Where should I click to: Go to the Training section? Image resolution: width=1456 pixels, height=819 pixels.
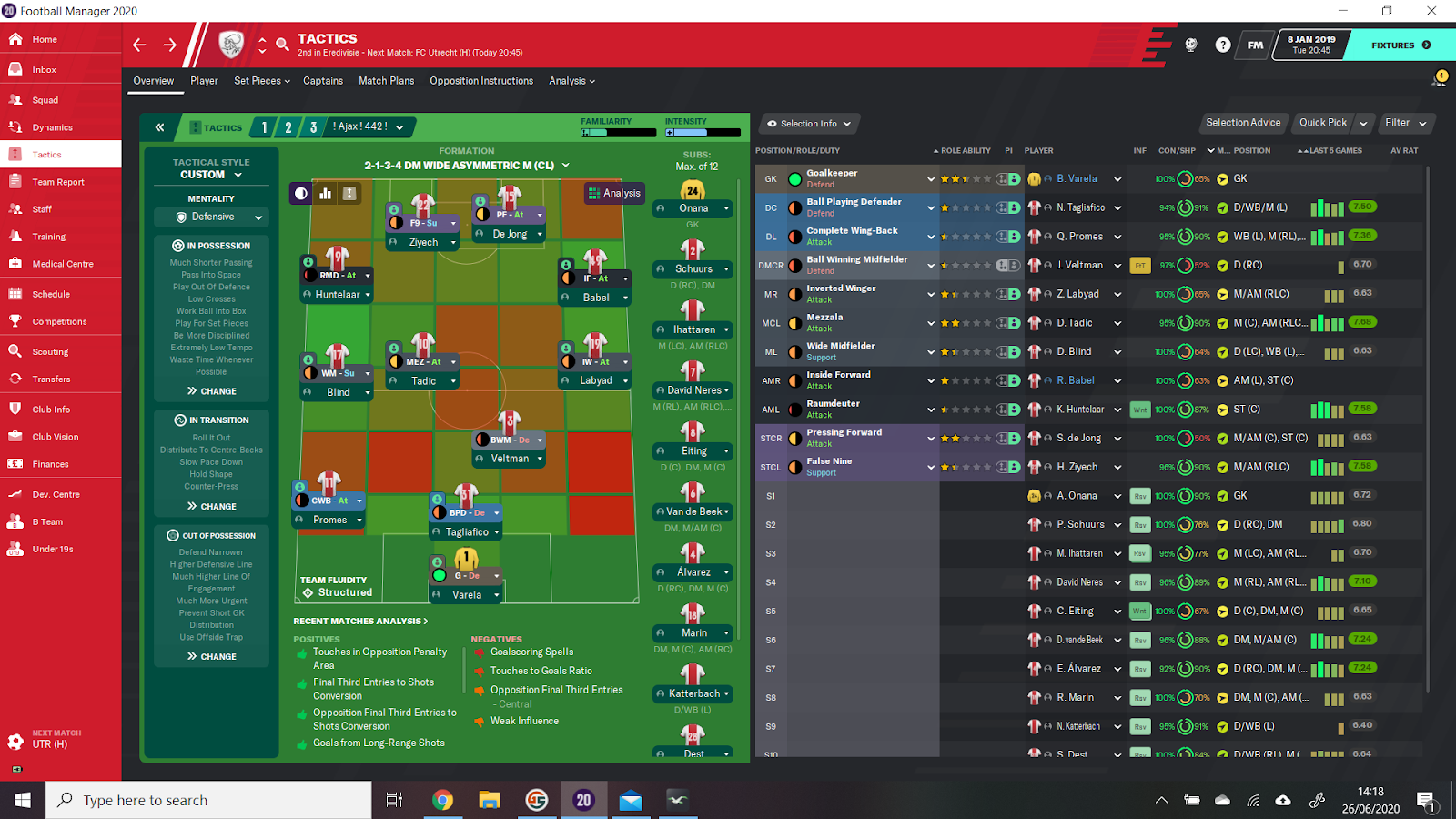pyautogui.click(x=48, y=237)
